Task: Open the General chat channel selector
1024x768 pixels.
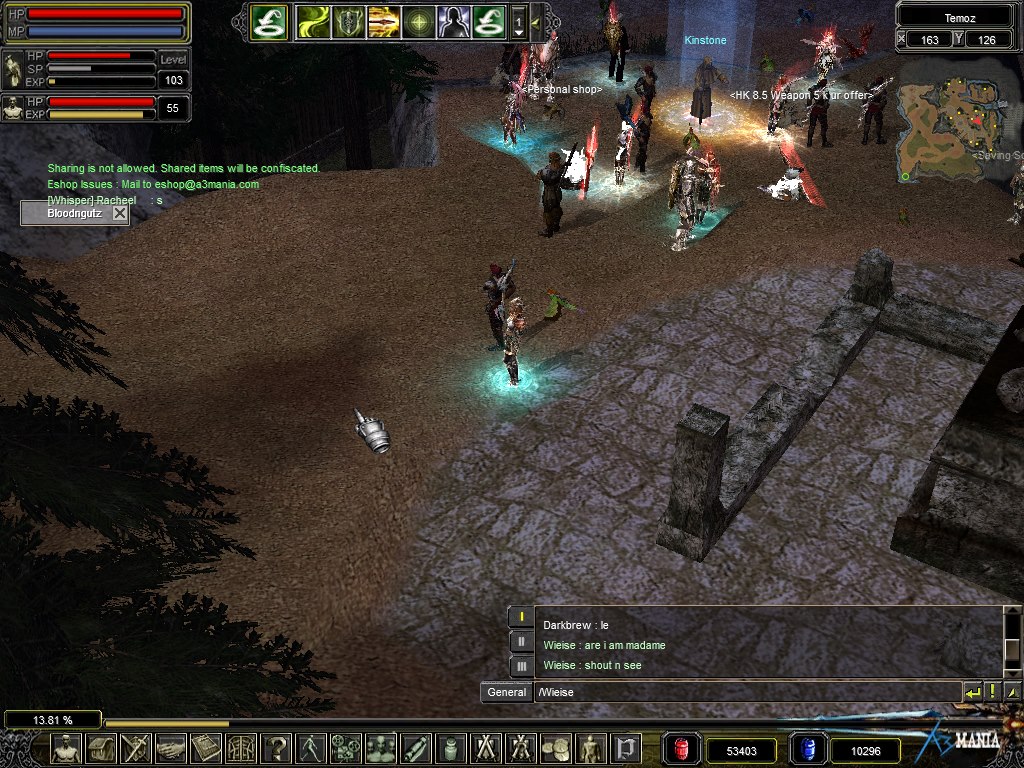Action: [x=506, y=692]
